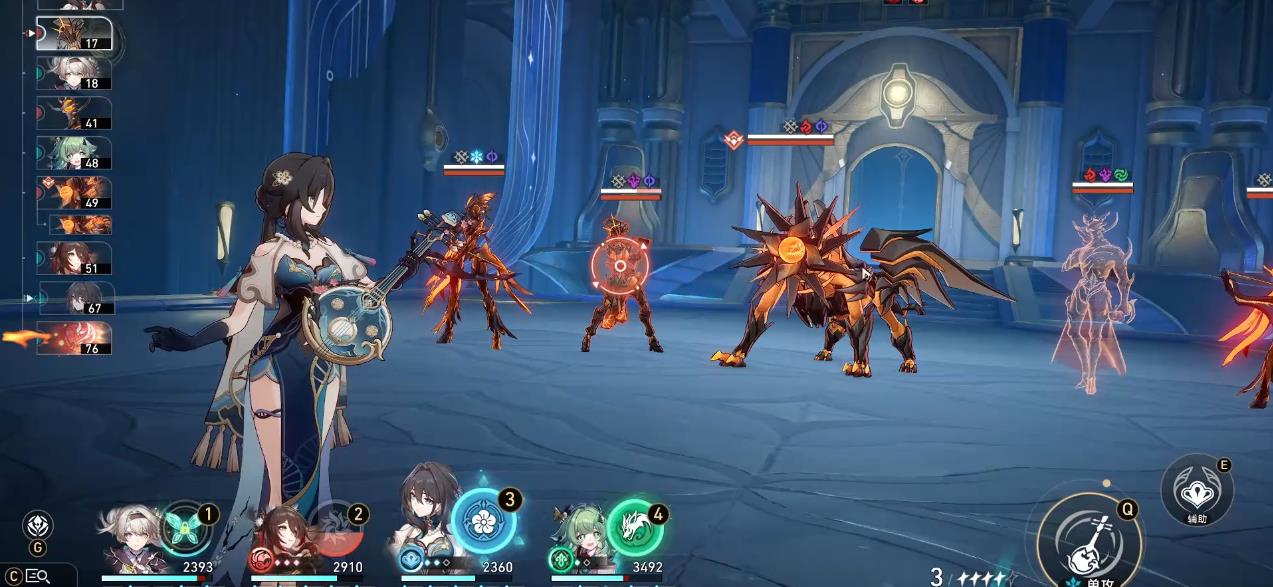Select the turn order entry numbered 41
The image size is (1273, 587).
coord(74,113)
